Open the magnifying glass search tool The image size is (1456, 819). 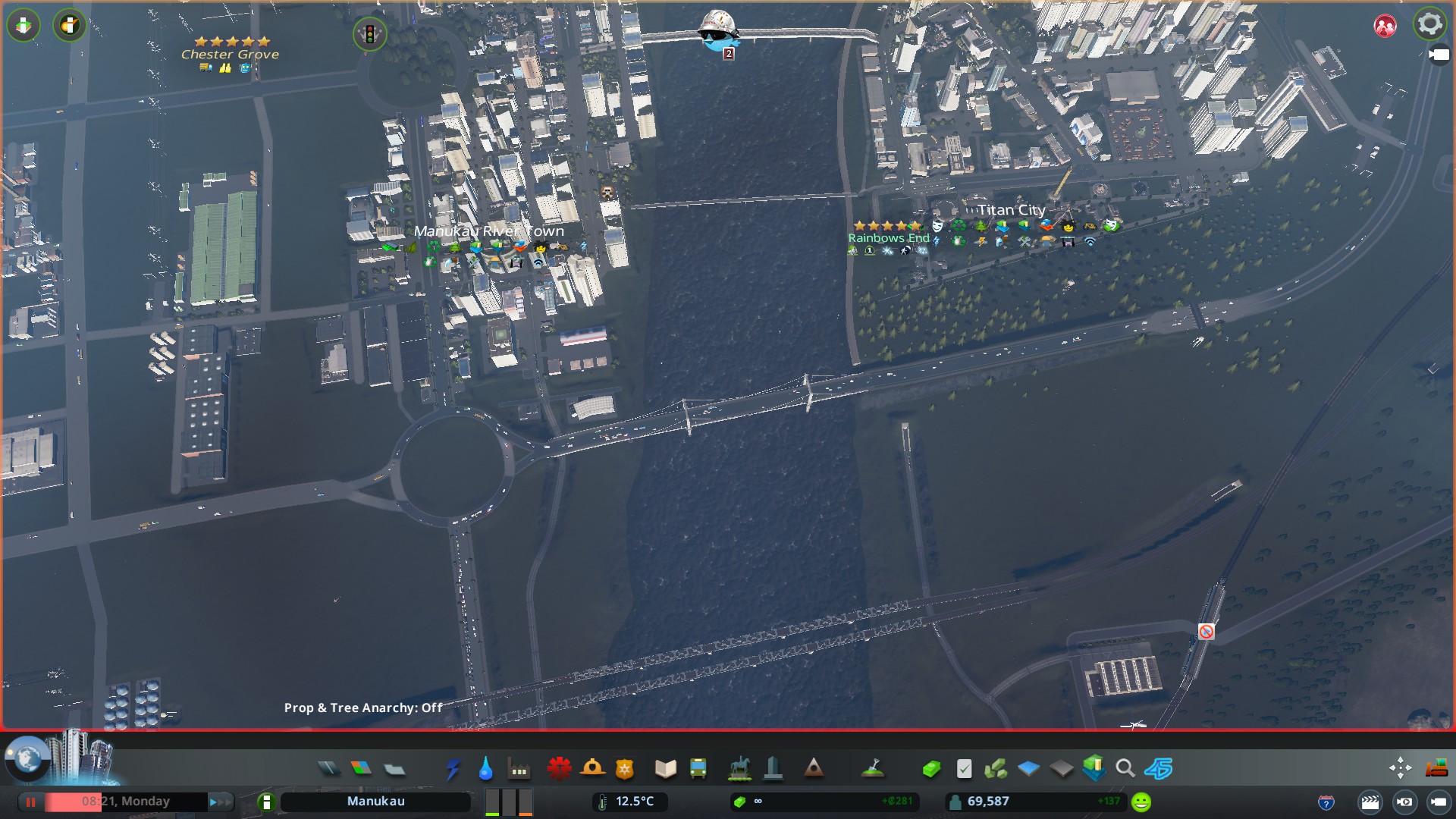(1125, 769)
